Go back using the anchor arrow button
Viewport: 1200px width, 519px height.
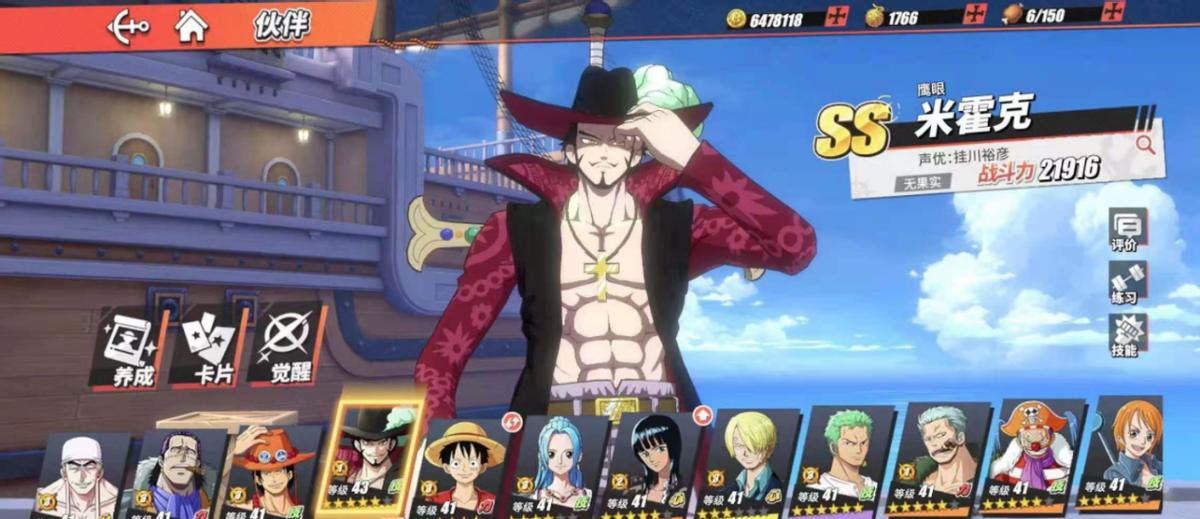point(128,24)
